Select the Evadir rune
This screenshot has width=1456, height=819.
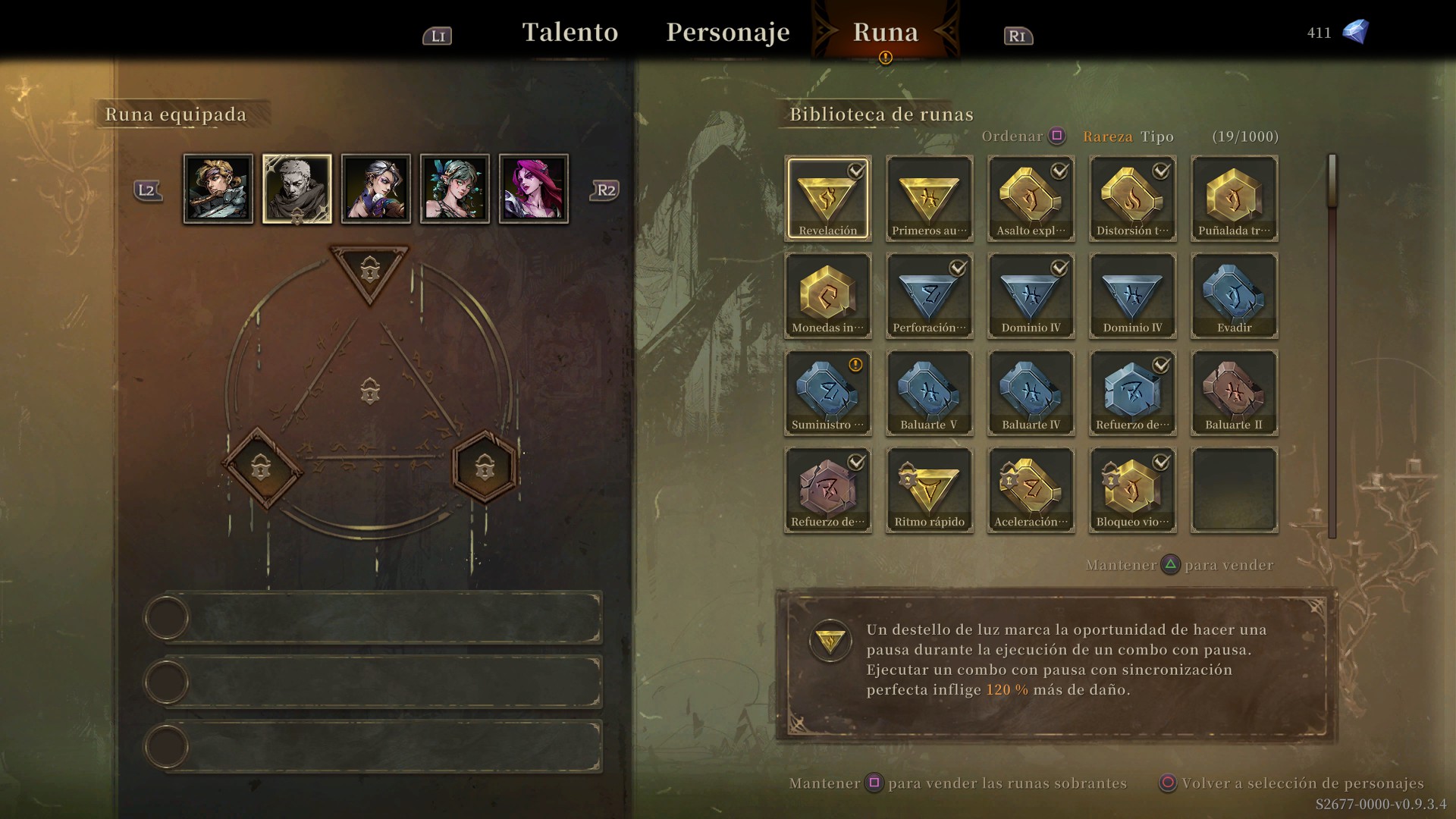tap(1235, 296)
